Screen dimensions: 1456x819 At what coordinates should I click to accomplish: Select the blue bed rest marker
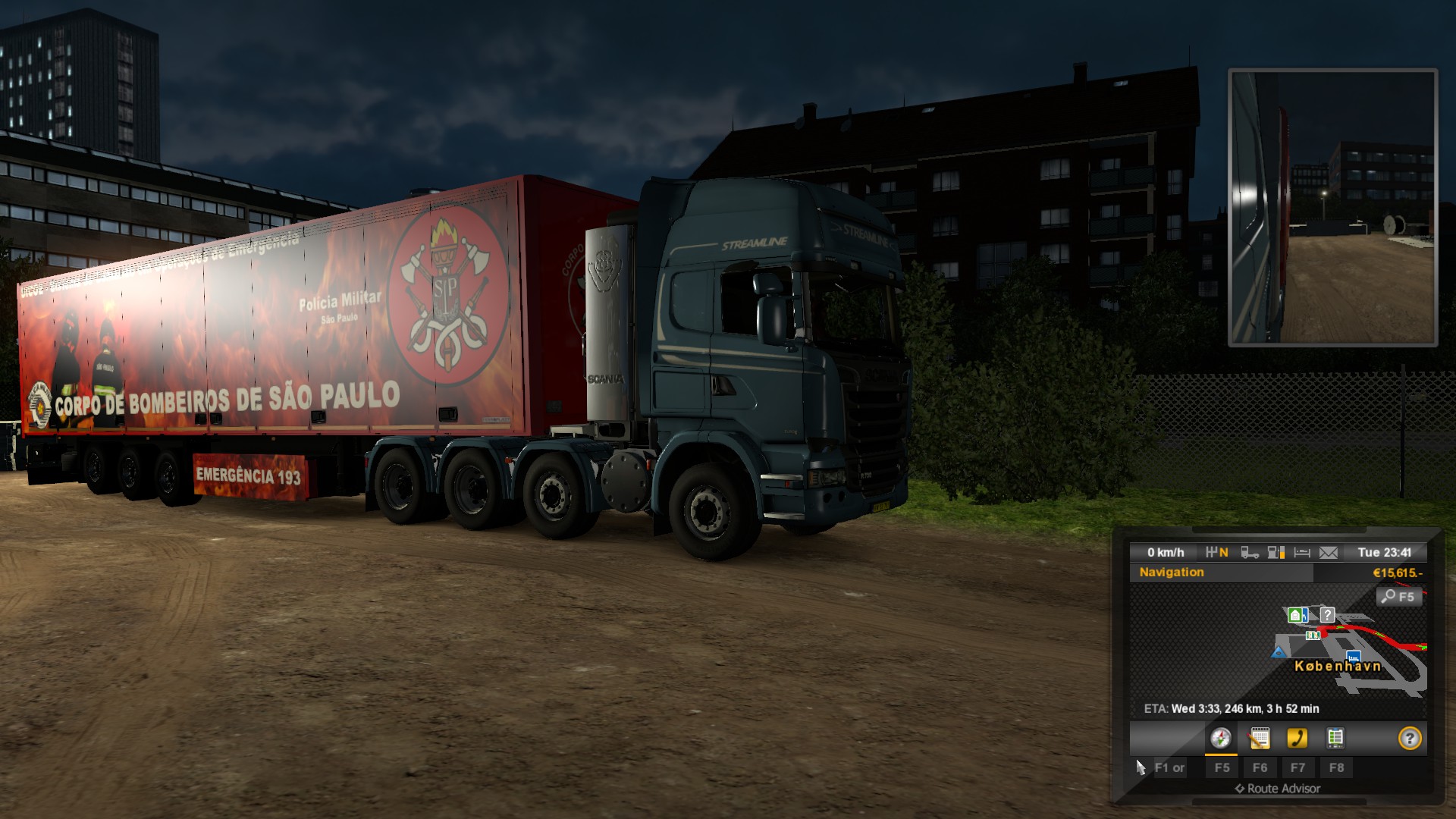(x=1353, y=656)
